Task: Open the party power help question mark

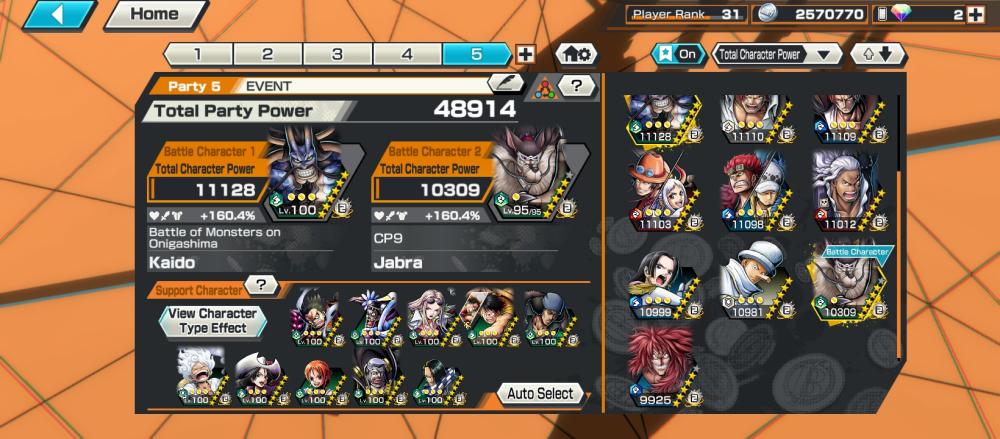Action: point(576,86)
